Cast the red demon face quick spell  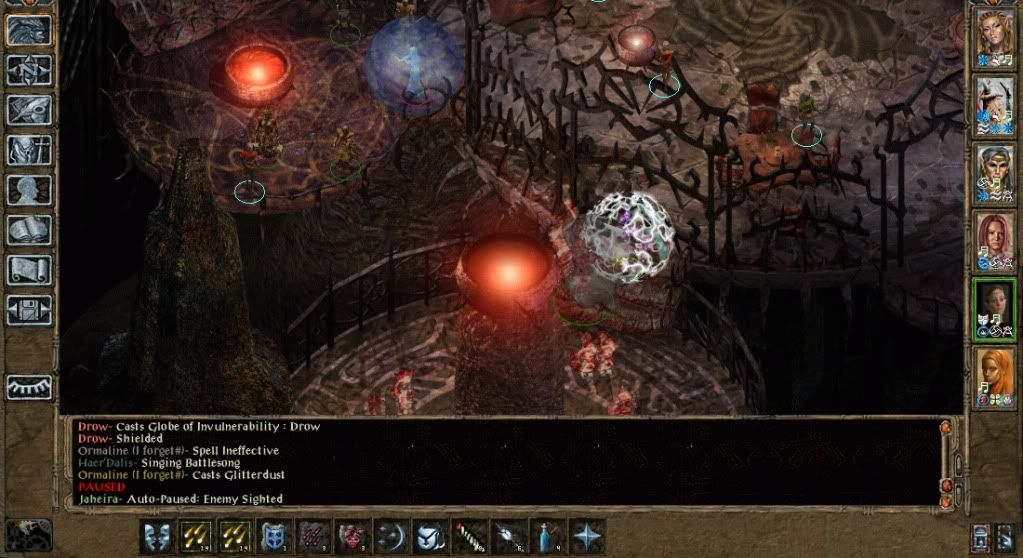pos(351,536)
